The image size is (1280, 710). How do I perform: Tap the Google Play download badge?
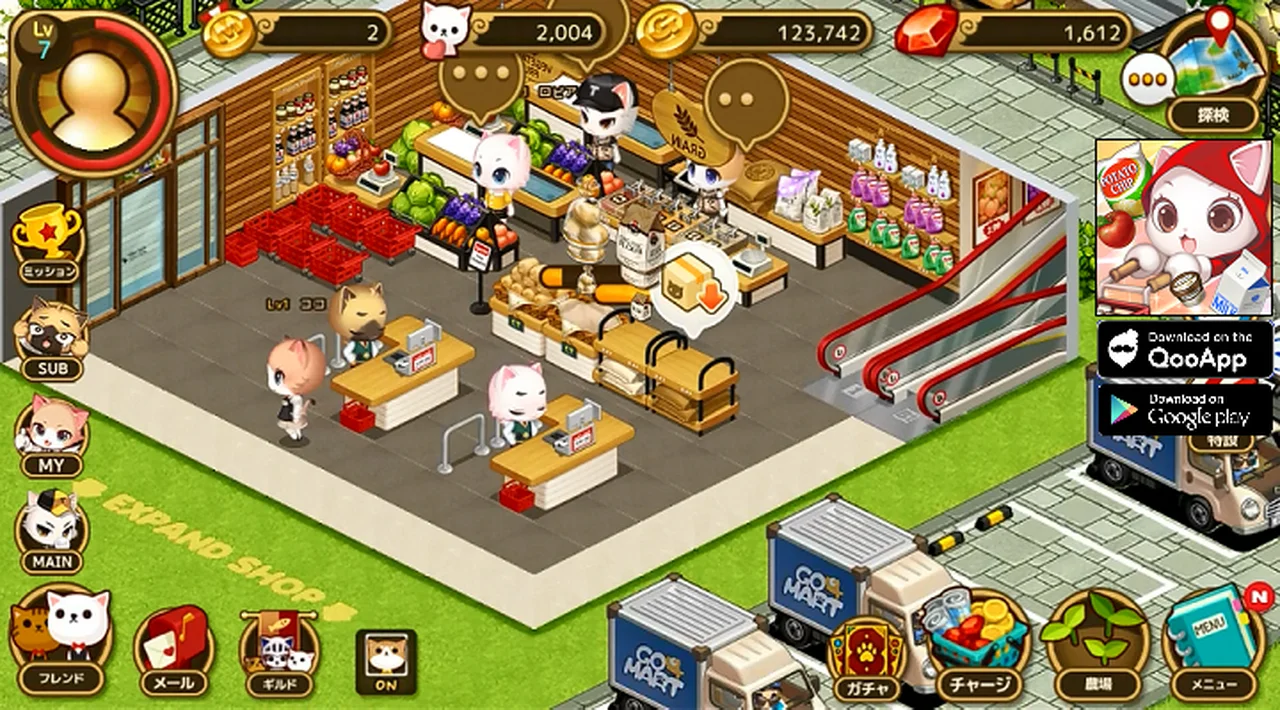1185,409
